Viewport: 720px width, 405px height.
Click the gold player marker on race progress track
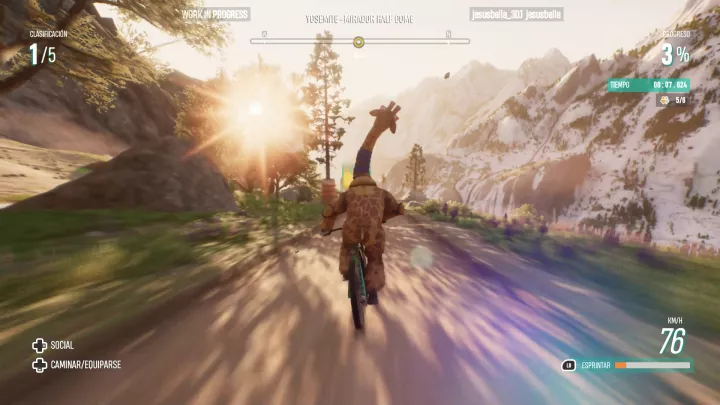tap(358, 42)
